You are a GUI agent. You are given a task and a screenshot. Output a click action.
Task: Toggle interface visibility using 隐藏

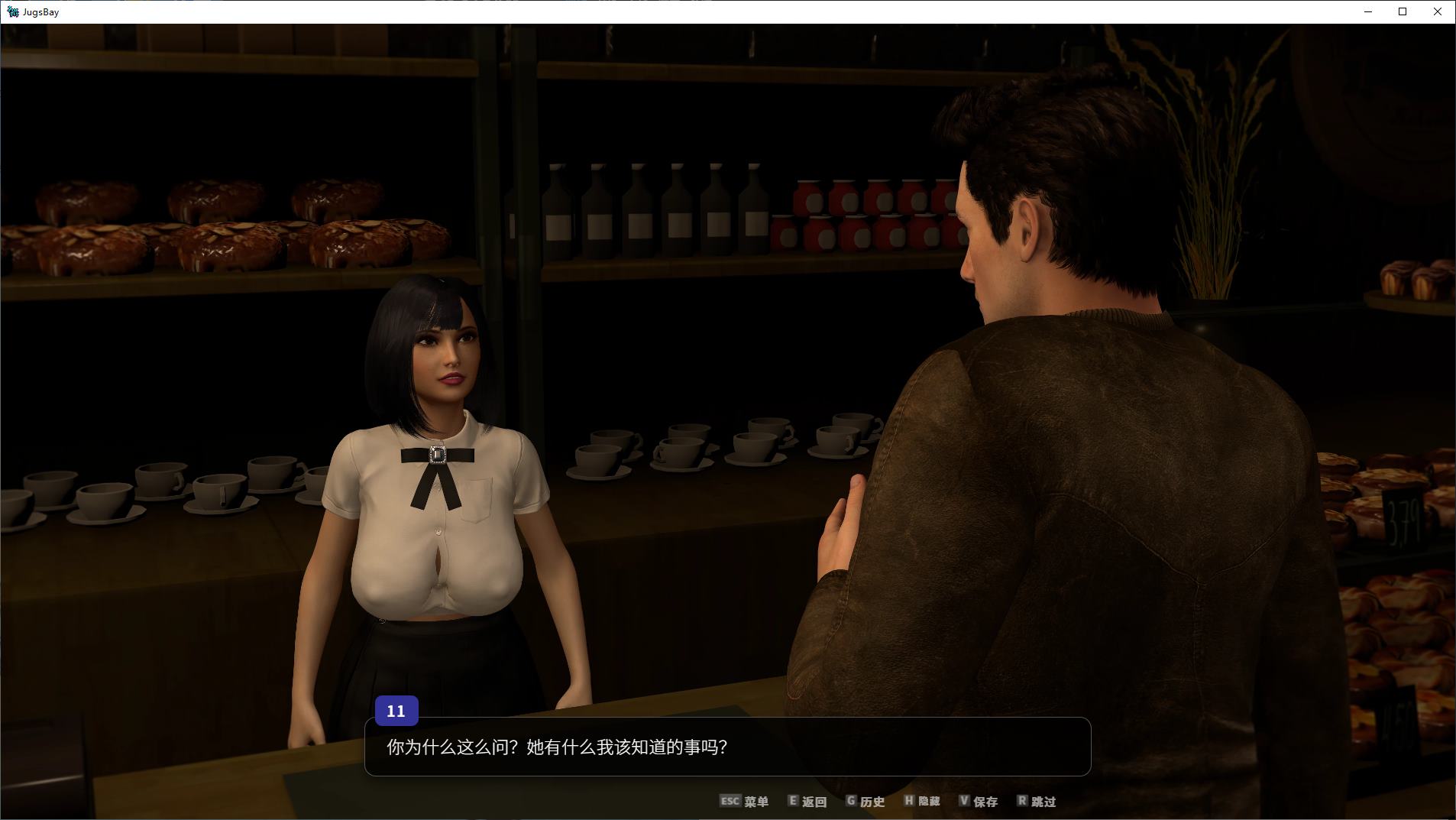pyautogui.click(x=930, y=802)
